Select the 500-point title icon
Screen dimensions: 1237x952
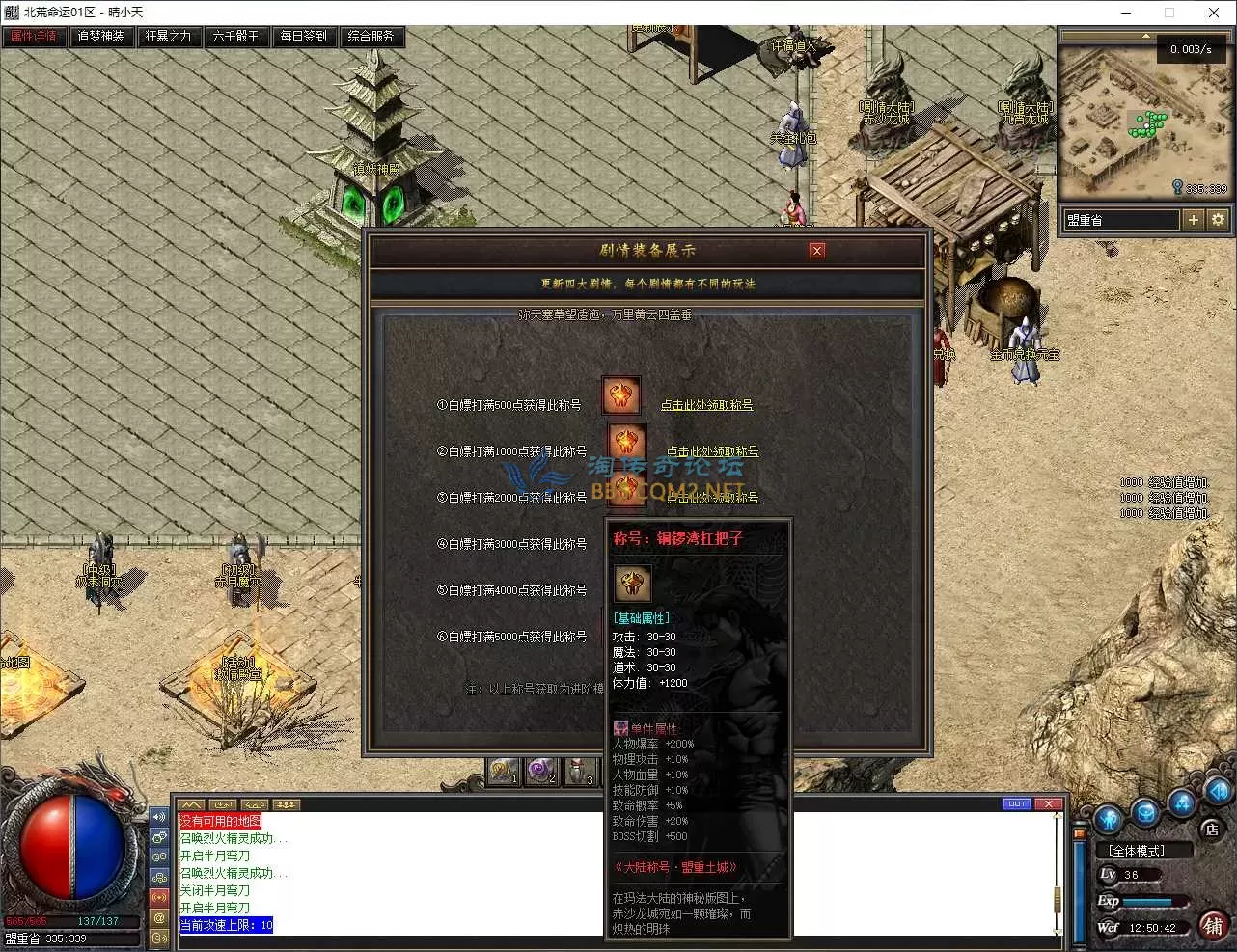tap(621, 395)
